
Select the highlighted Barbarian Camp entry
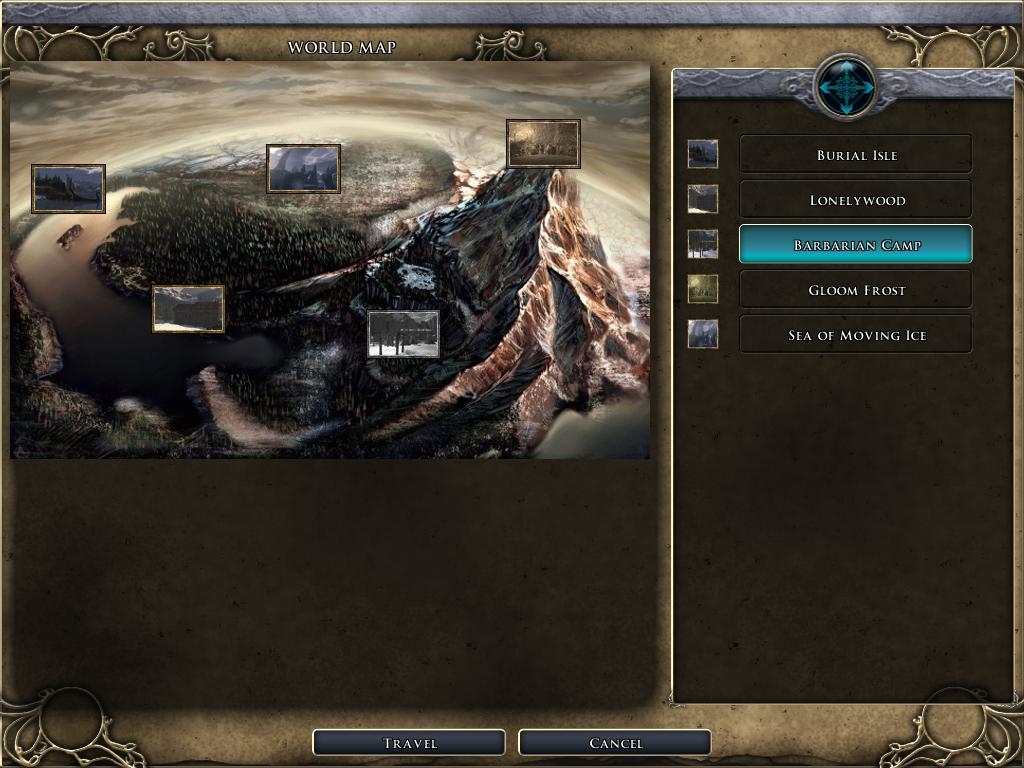(x=855, y=245)
